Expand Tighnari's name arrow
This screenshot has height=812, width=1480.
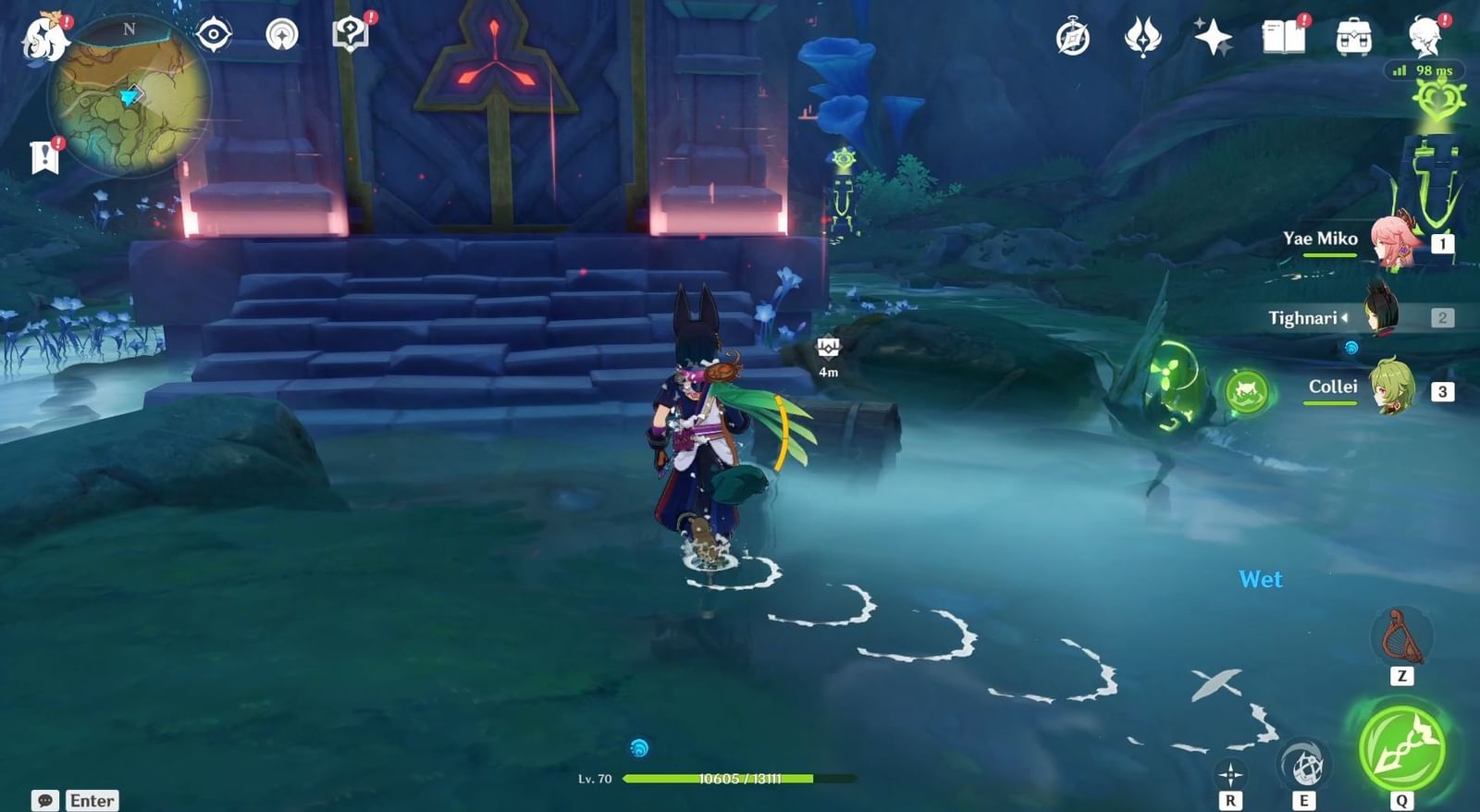point(1343,318)
